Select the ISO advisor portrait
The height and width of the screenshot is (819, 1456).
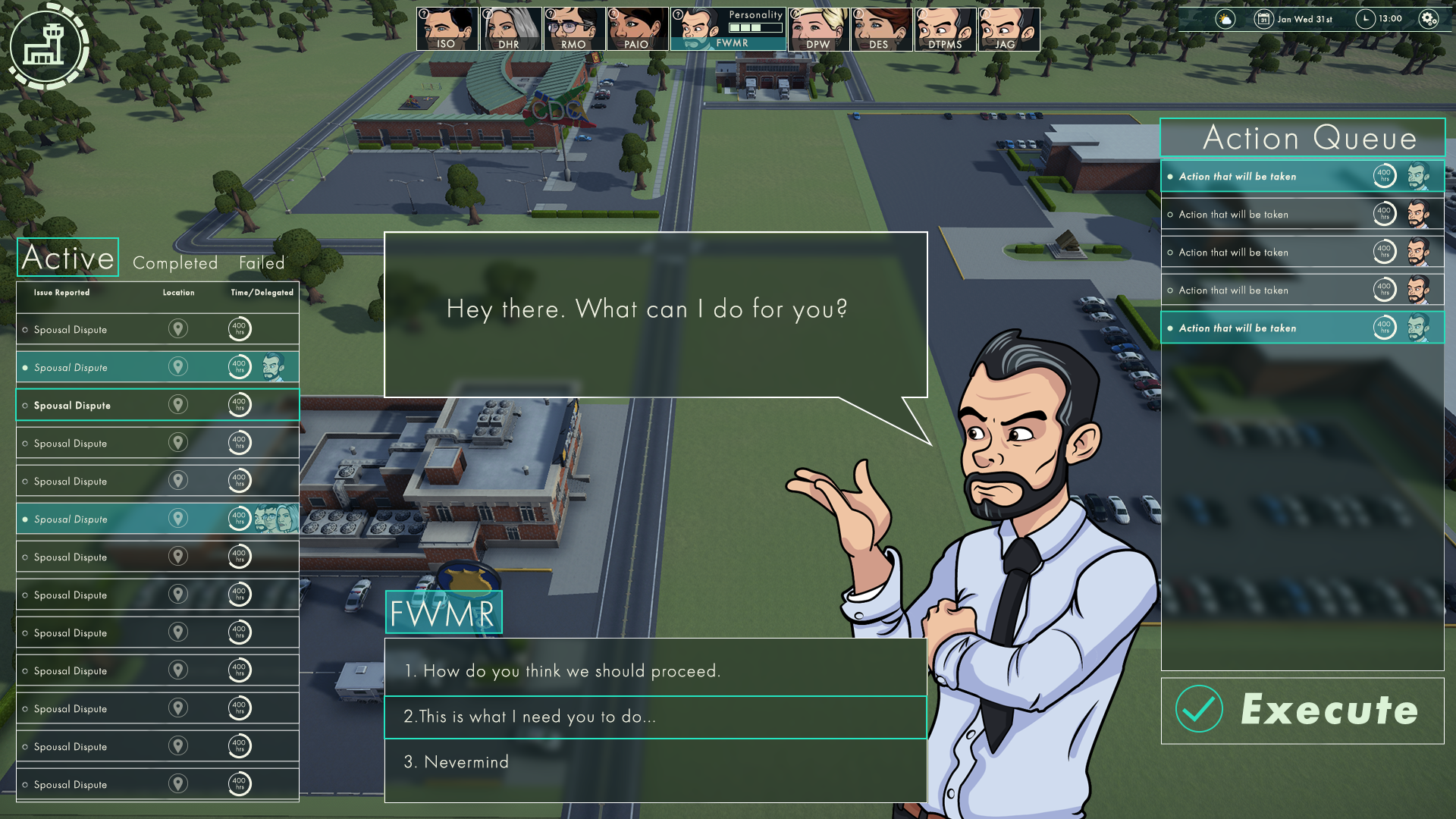coord(447,29)
